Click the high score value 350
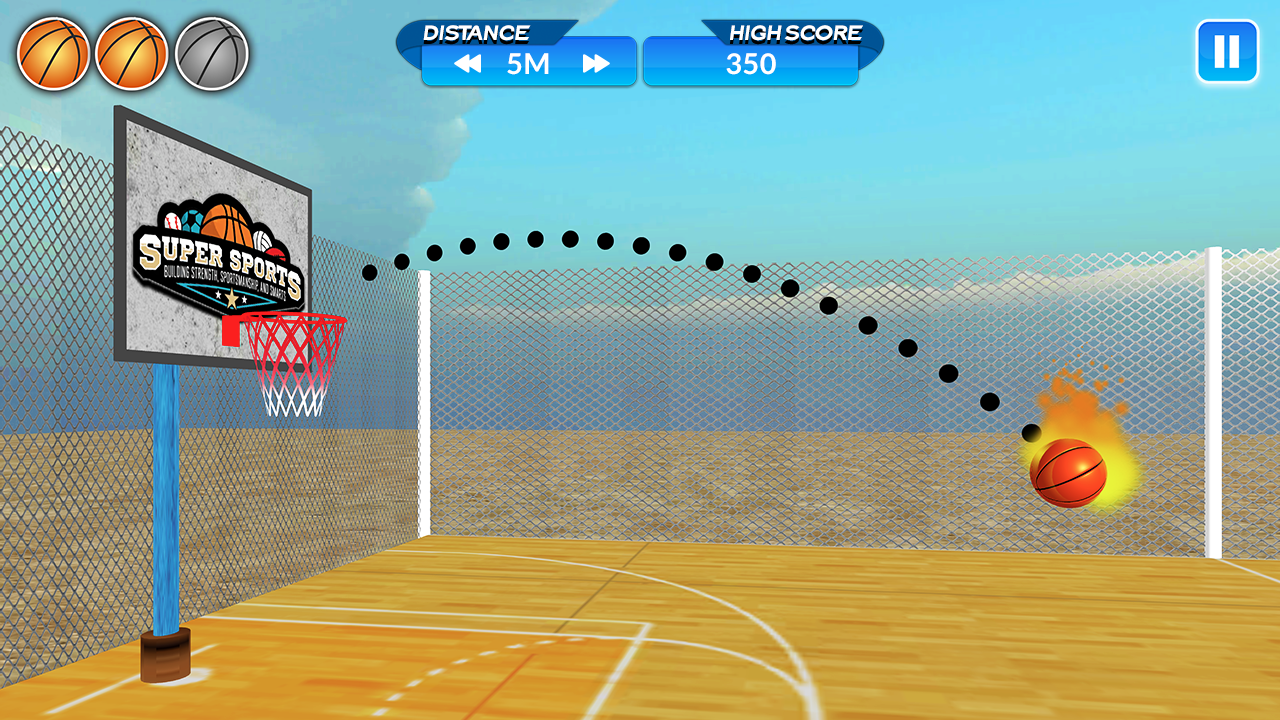1280x720 pixels. point(751,63)
